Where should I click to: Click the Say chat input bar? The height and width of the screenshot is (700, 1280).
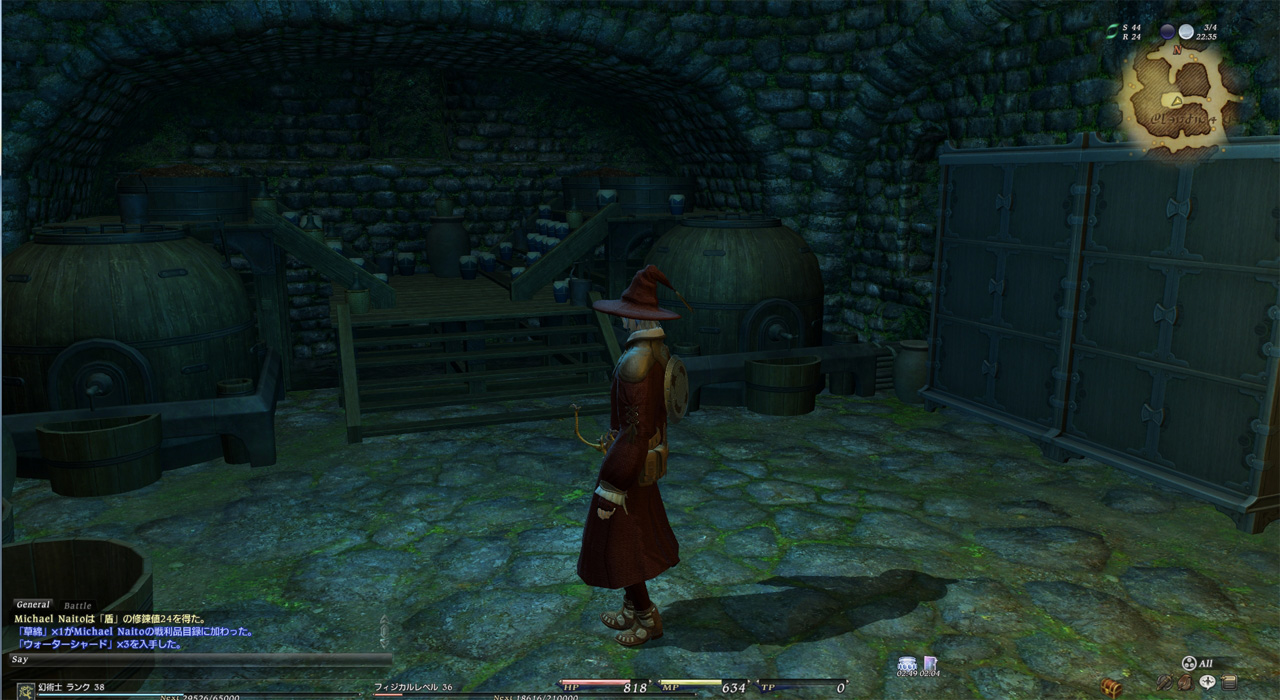(x=200, y=659)
